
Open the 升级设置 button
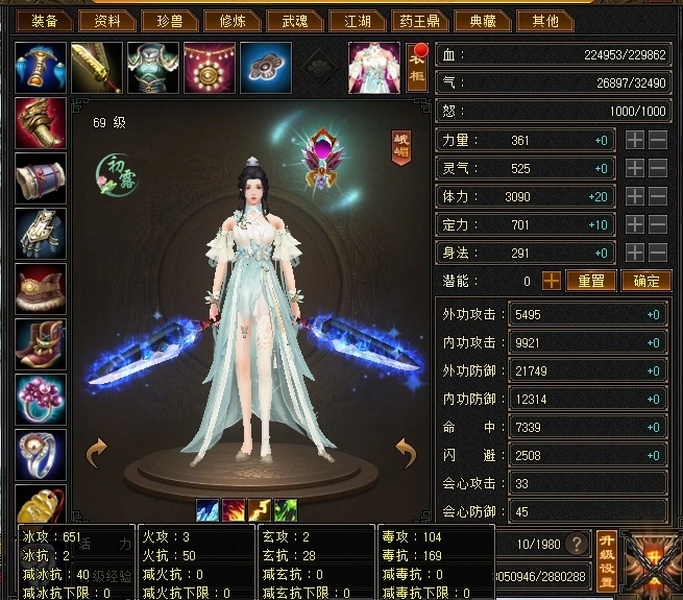click(x=606, y=560)
